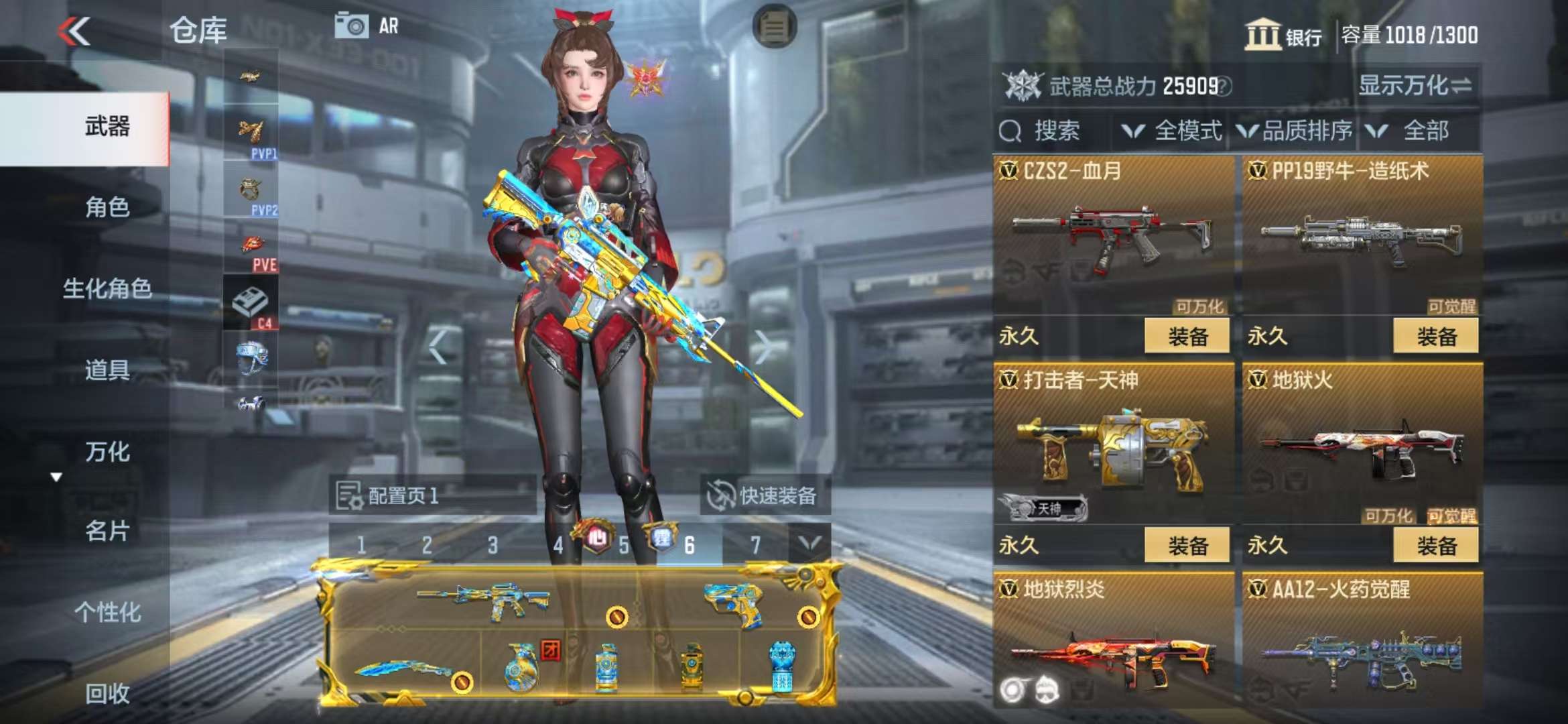This screenshot has height=724, width=1568.
Task: Equip the 打击者-天神 weapon
Action: point(1187,545)
